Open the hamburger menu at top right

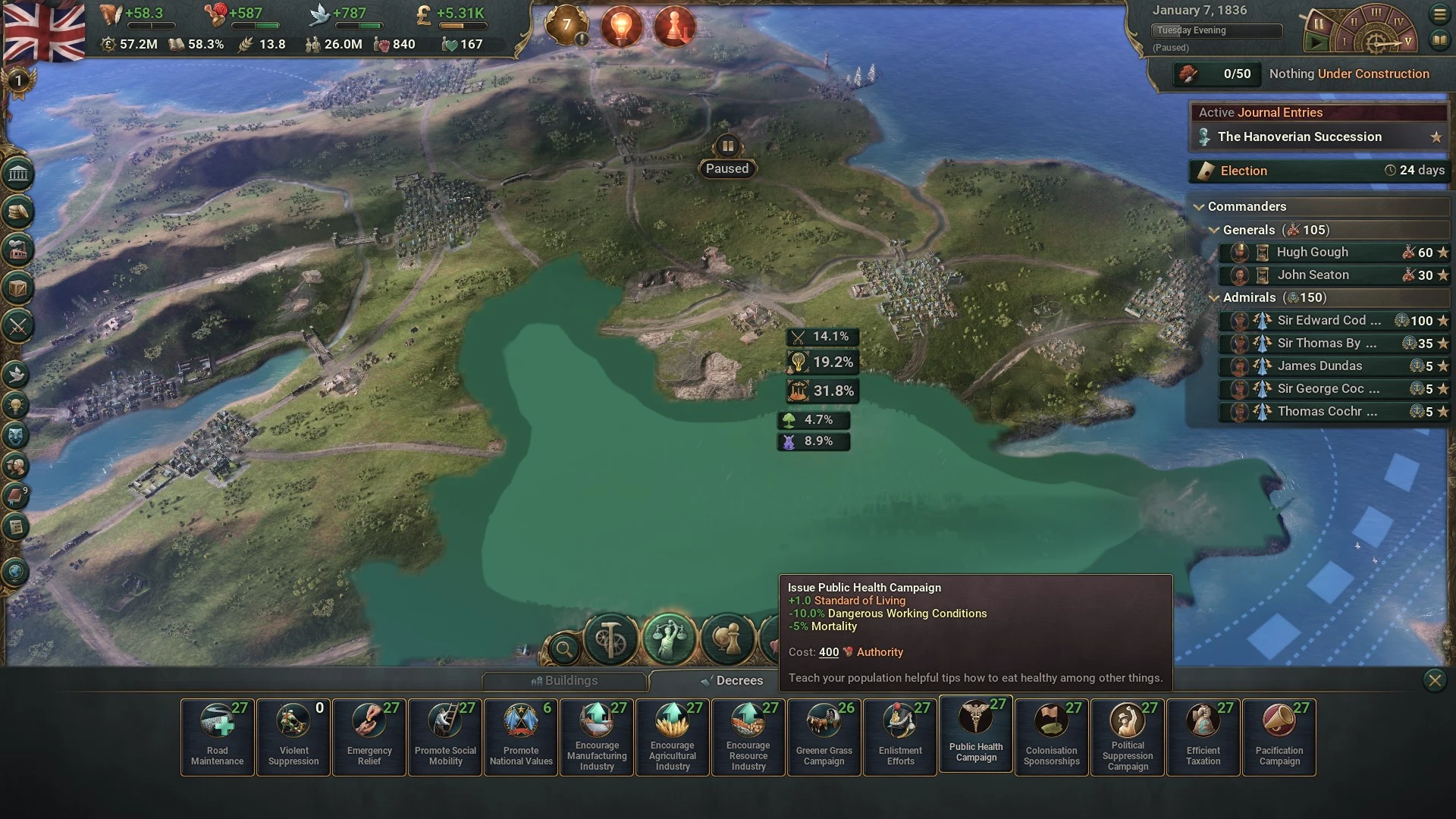click(x=1439, y=14)
